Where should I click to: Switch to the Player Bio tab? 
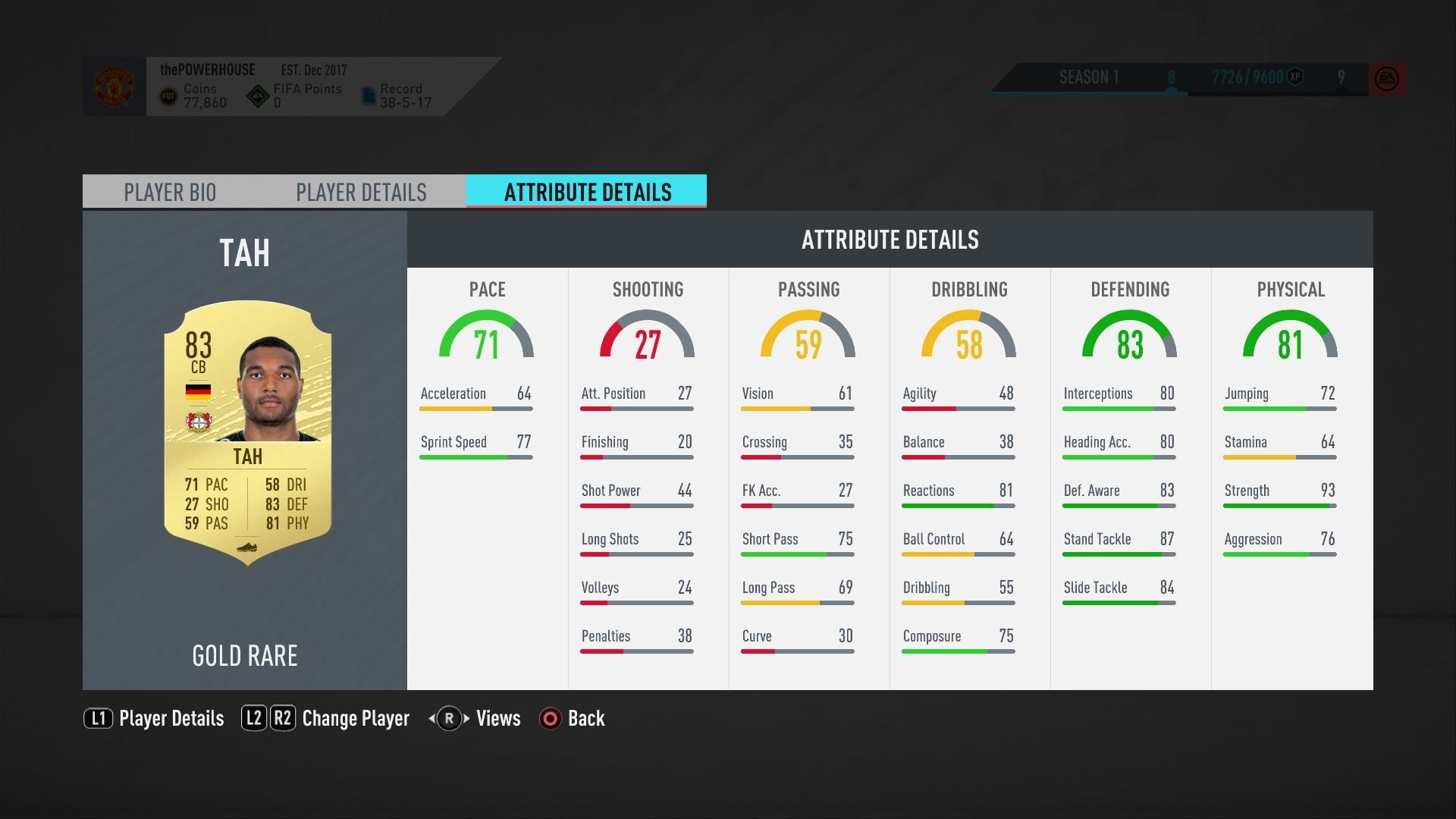(x=170, y=192)
